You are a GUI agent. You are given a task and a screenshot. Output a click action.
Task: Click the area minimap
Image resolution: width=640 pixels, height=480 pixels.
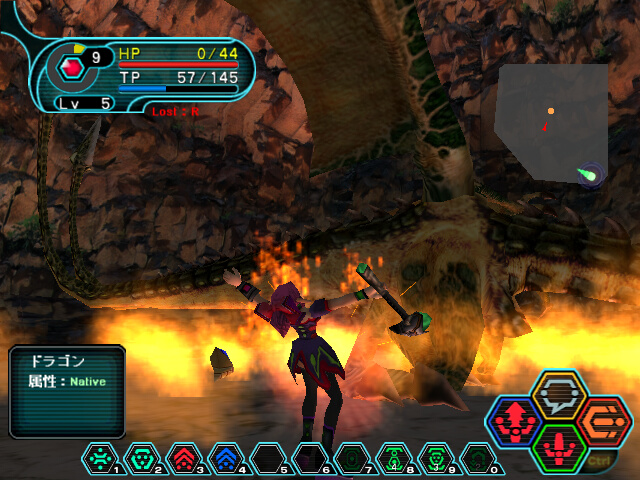pyautogui.click(x=551, y=121)
